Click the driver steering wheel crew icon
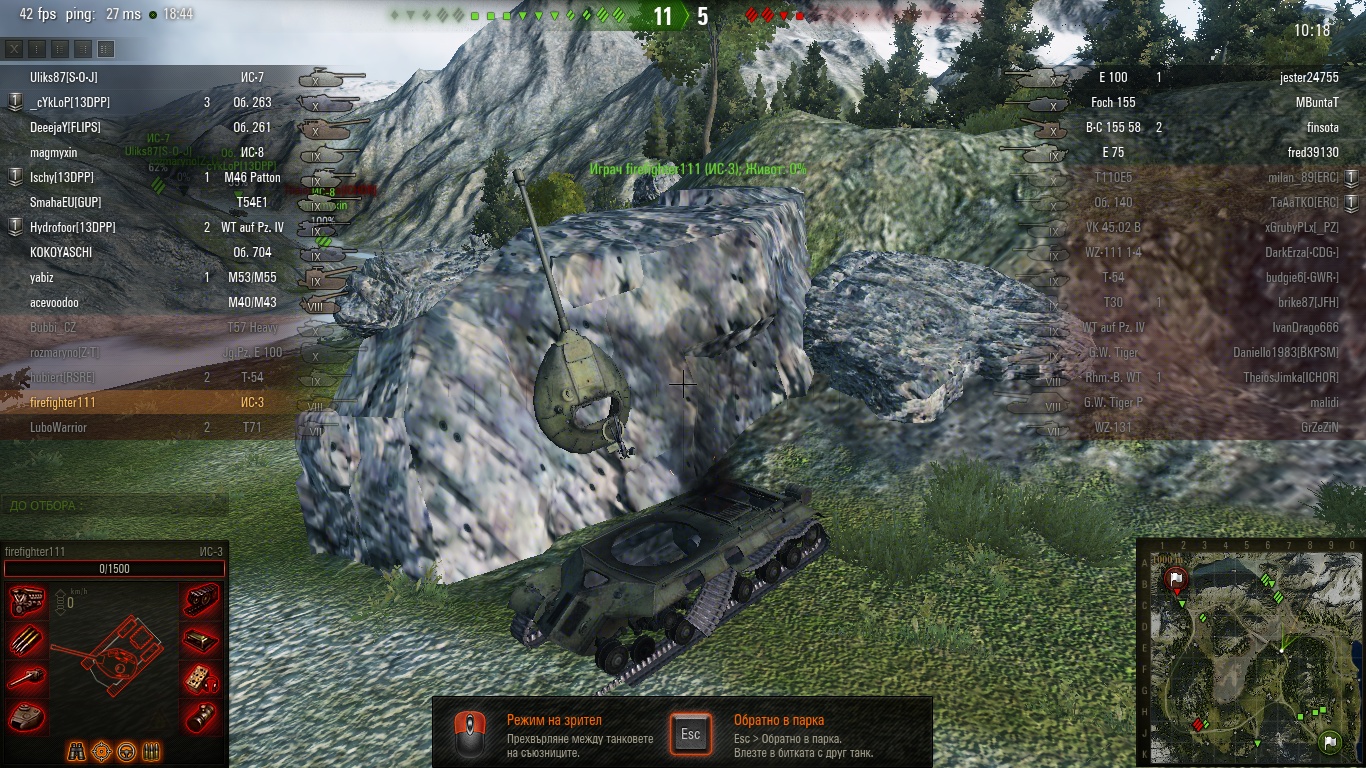Viewport: 1366px width, 768px height. click(x=126, y=751)
